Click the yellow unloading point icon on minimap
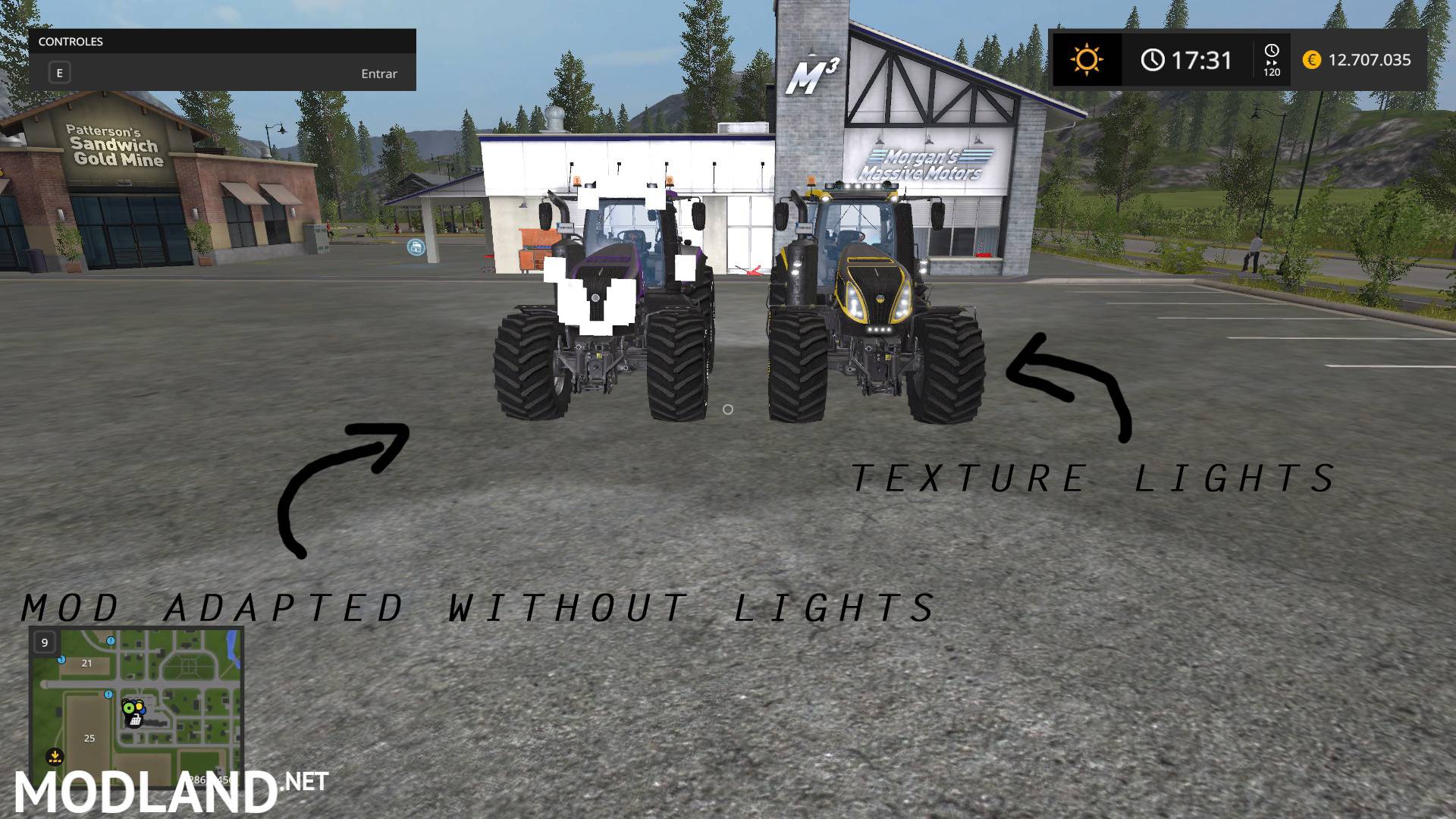Viewport: 1456px width, 819px height. [55, 757]
